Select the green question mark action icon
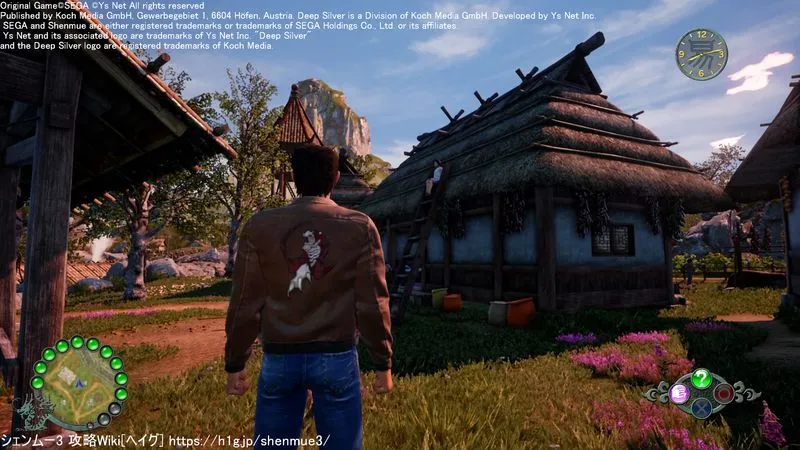Viewport: 800px width, 450px height. (x=701, y=379)
